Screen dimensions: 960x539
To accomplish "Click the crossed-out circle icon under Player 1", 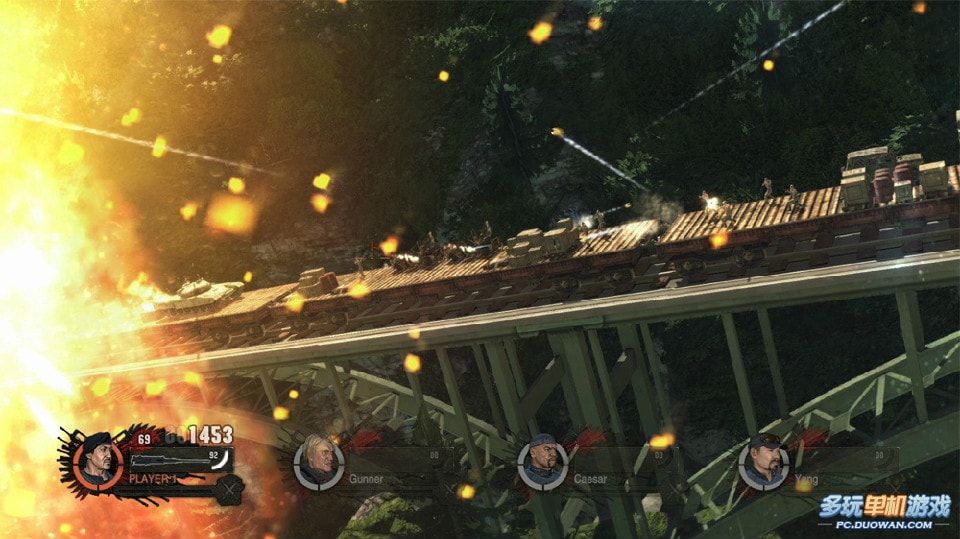I will (230, 489).
